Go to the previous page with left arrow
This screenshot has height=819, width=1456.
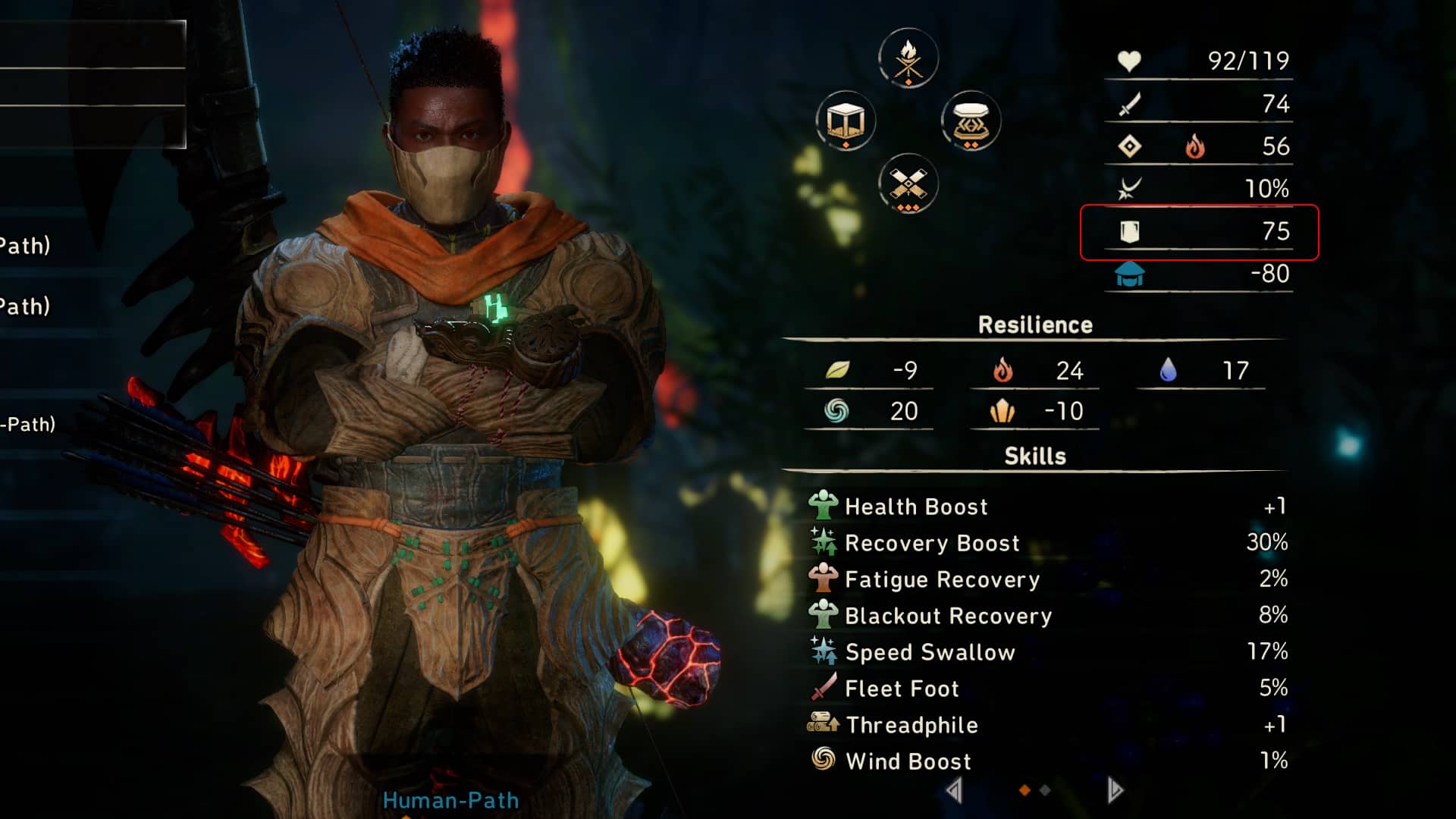[954, 790]
